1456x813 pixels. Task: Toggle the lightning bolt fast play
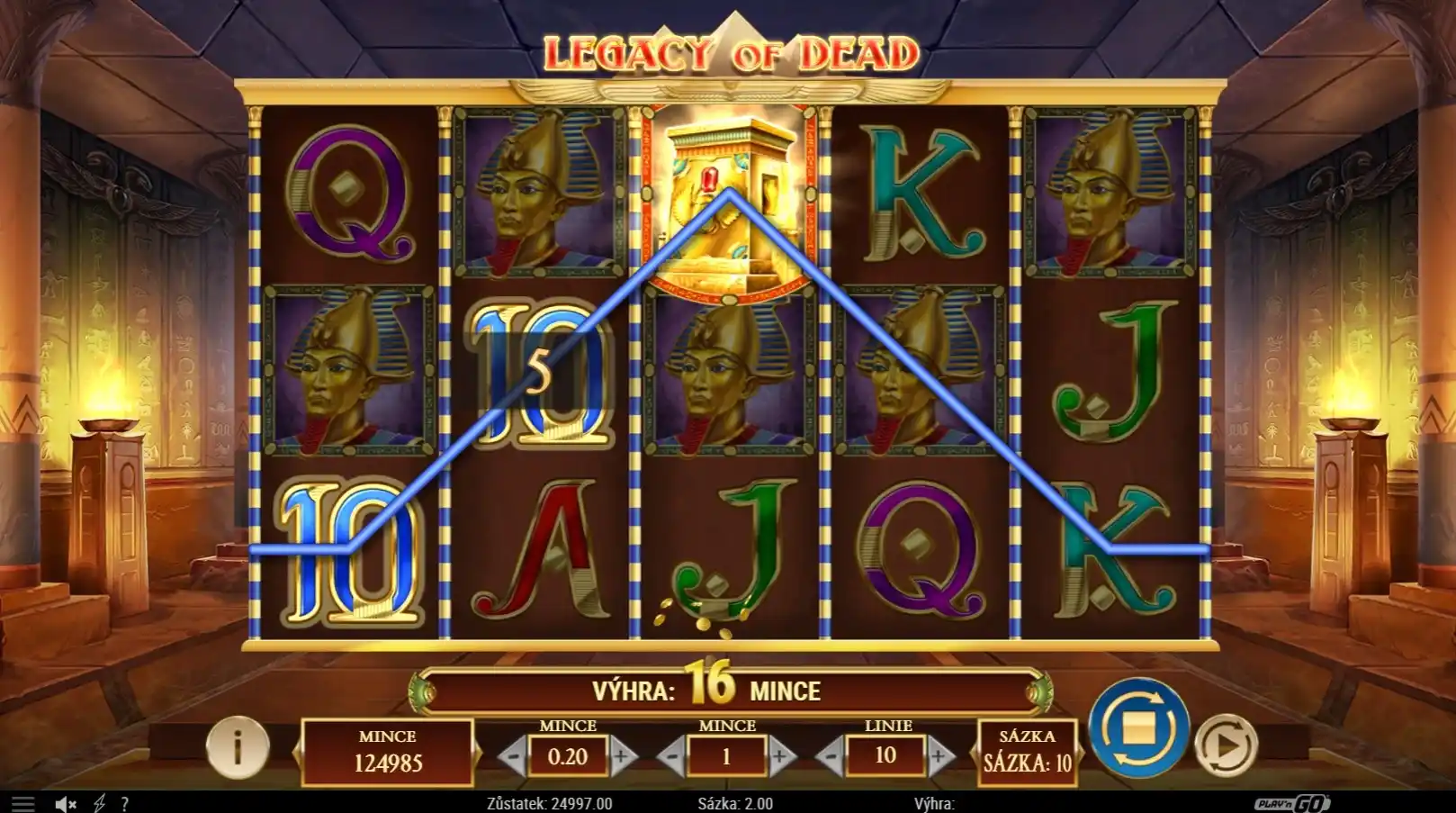pyautogui.click(x=100, y=804)
